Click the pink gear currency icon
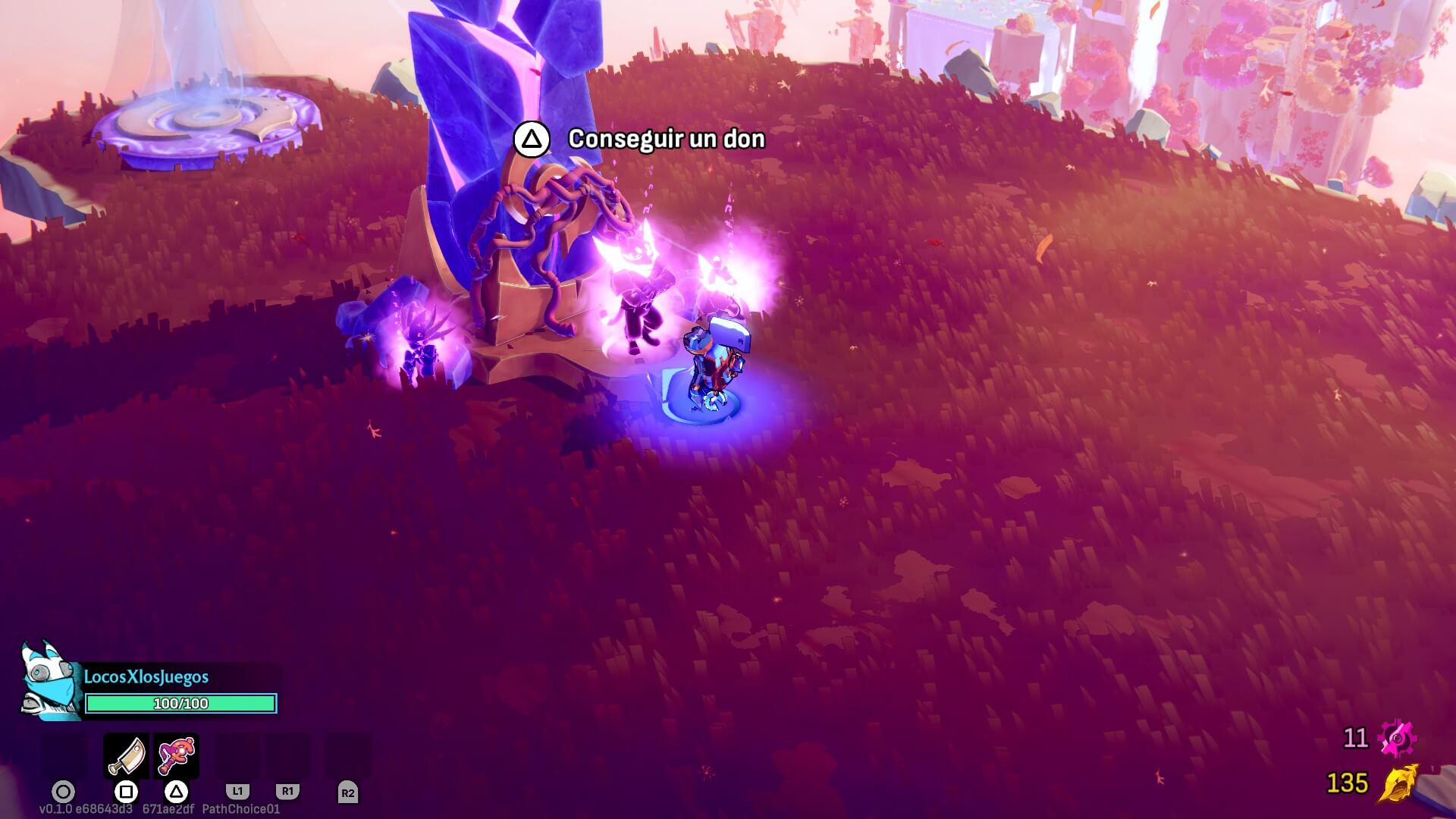 1396,738
